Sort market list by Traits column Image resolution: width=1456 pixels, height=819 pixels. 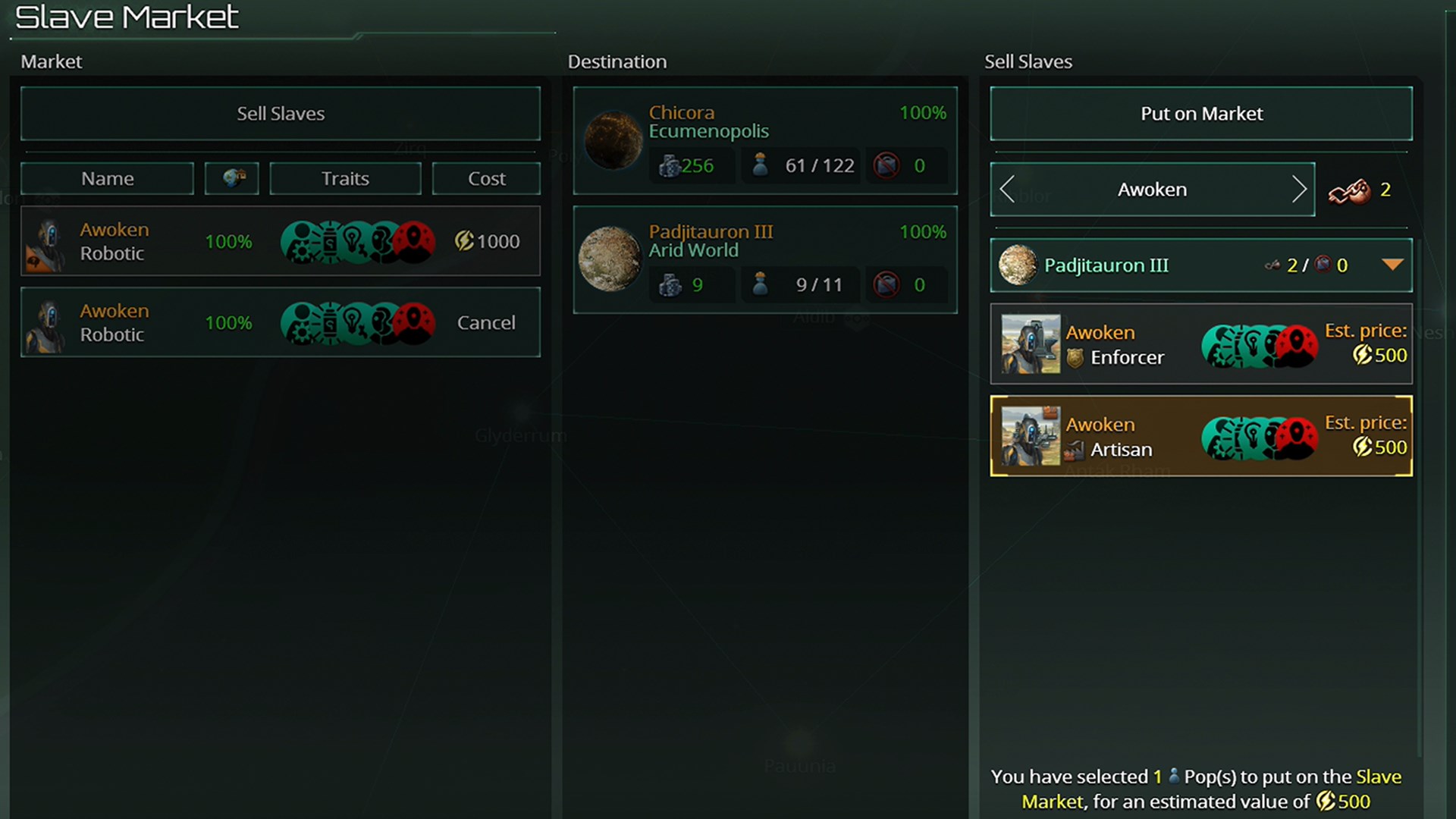coord(345,179)
